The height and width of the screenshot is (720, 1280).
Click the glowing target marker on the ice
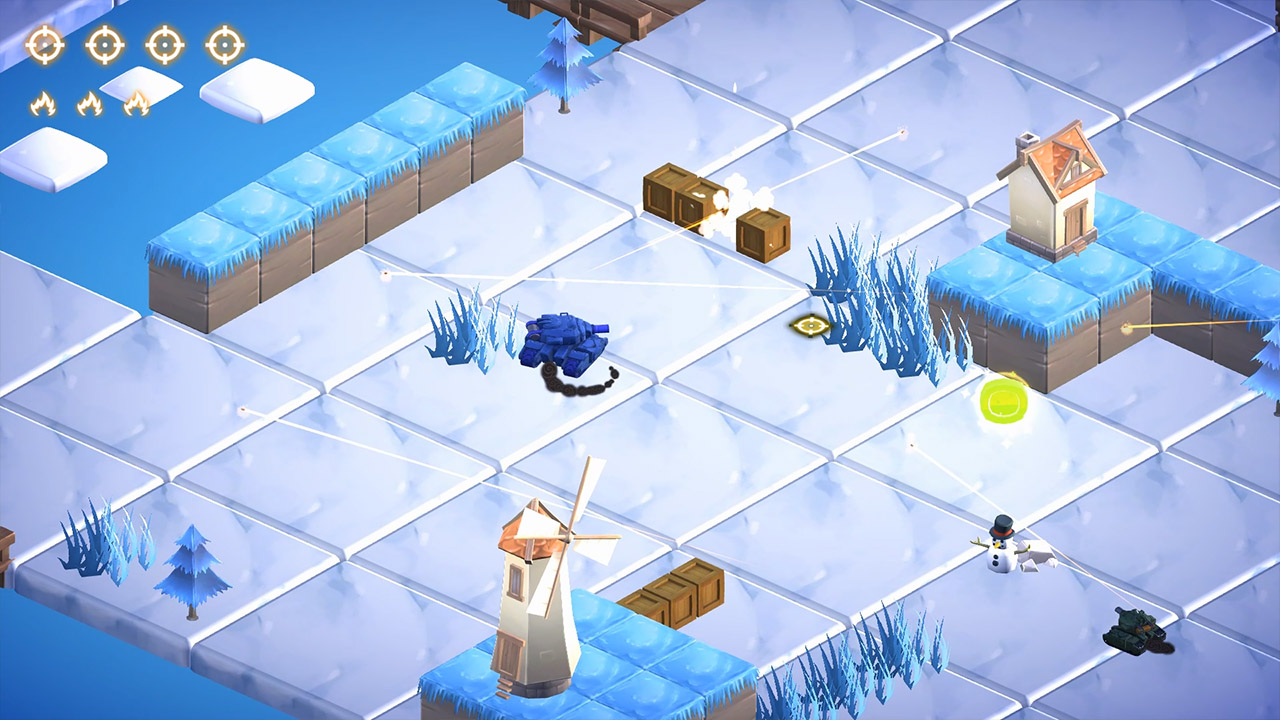tap(812, 323)
